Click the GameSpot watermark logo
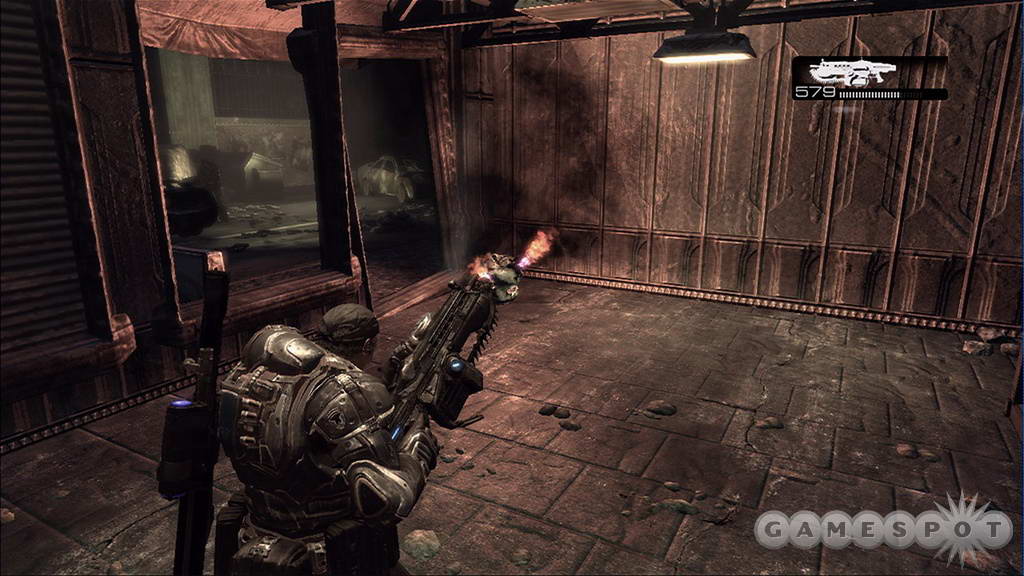The width and height of the screenshot is (1024, 576). tap(882, 527)
